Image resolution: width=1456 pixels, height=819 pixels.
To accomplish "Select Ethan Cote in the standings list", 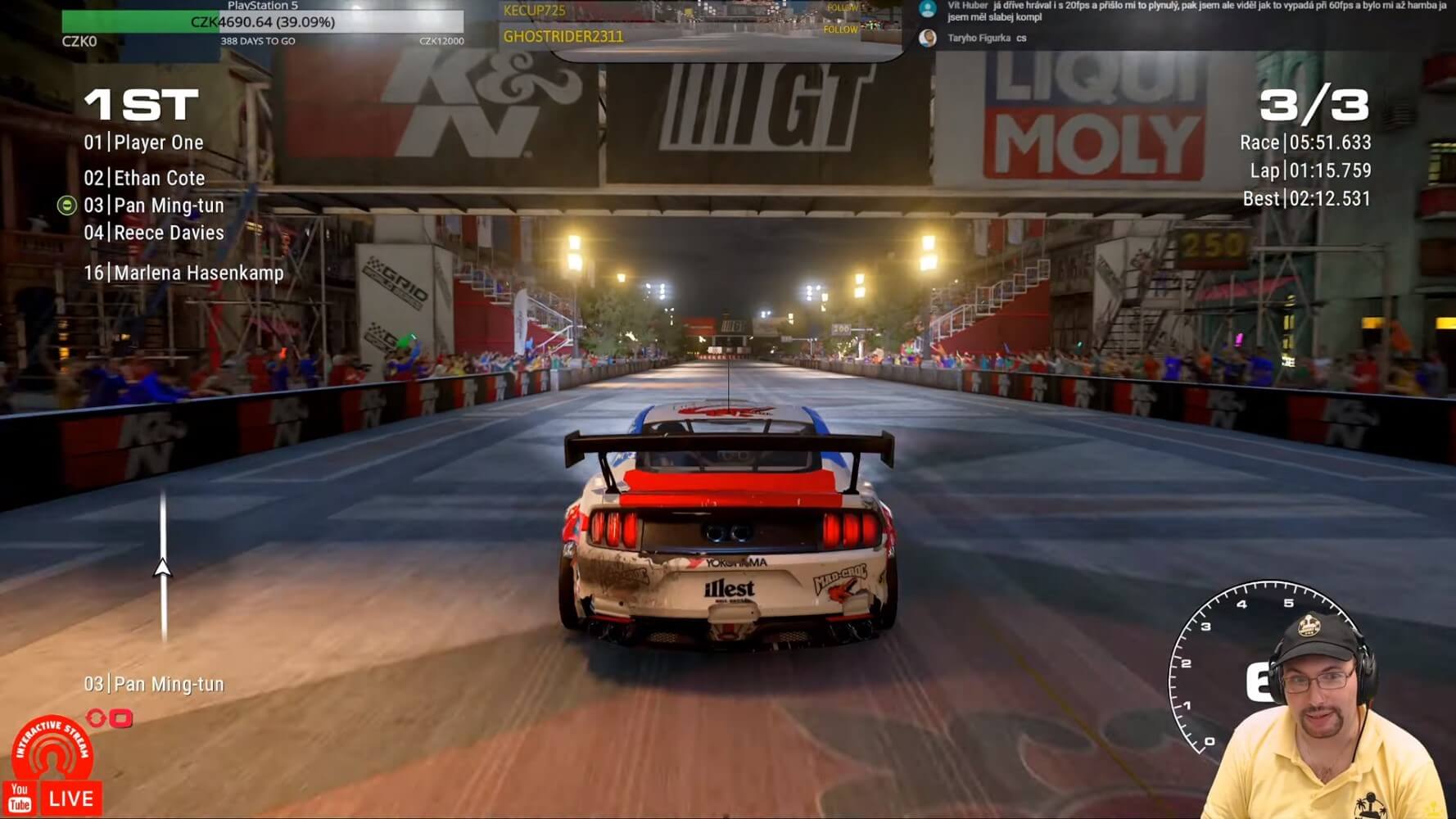I will 145,179.
